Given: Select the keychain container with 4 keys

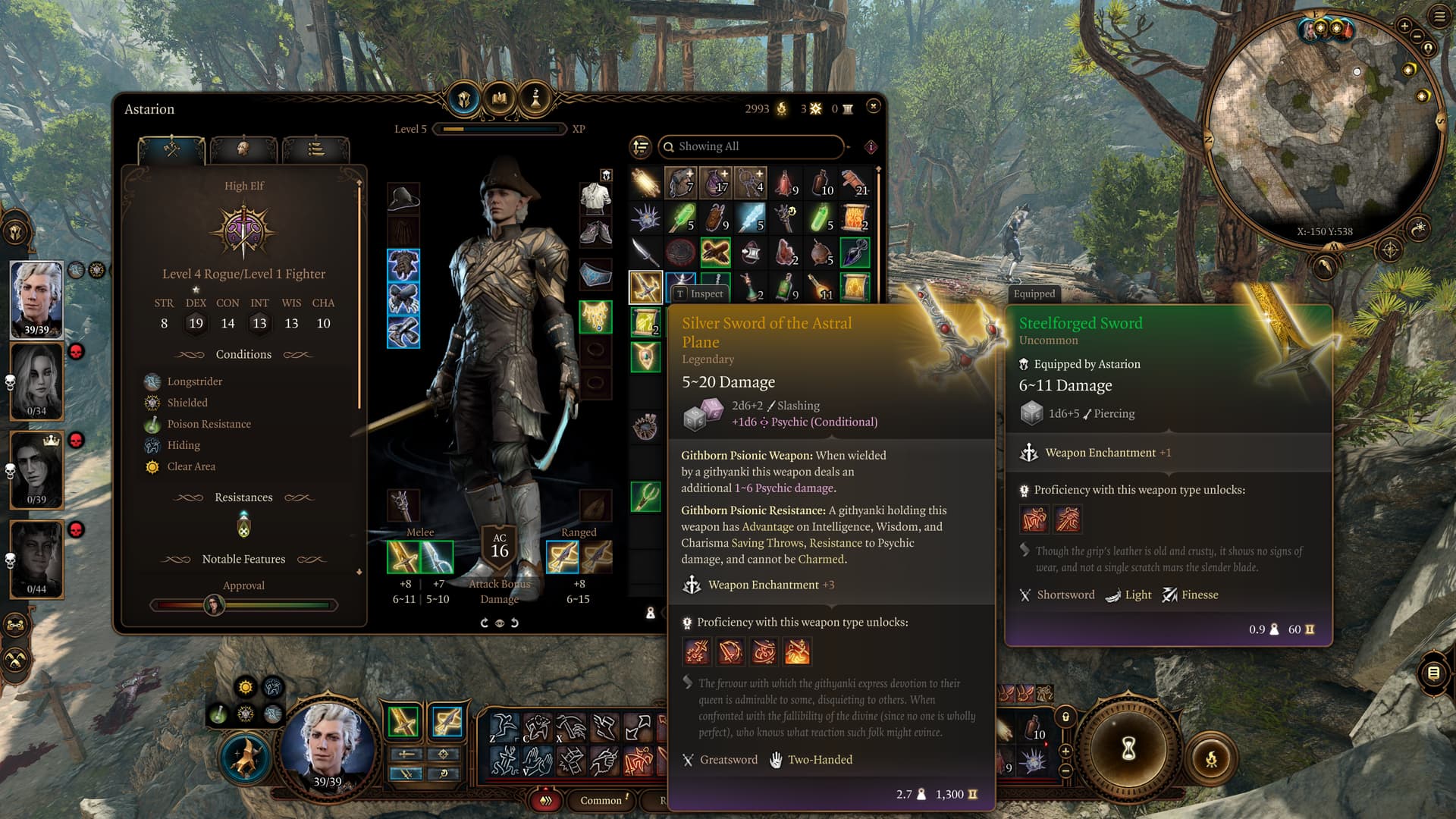Looking at the screenshot, I should (750, 182).
